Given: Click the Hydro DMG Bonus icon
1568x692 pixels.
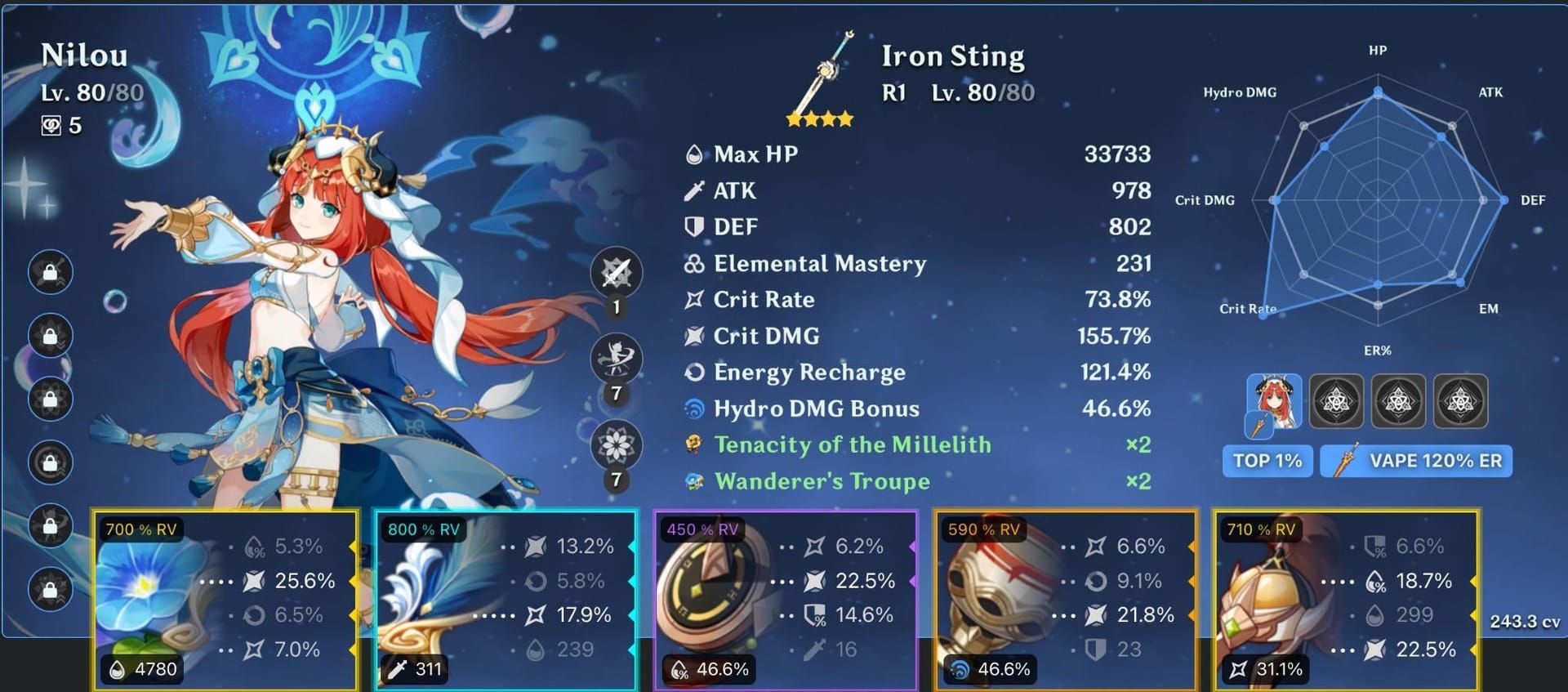Looking at the screenshot, I should (693, 409).
